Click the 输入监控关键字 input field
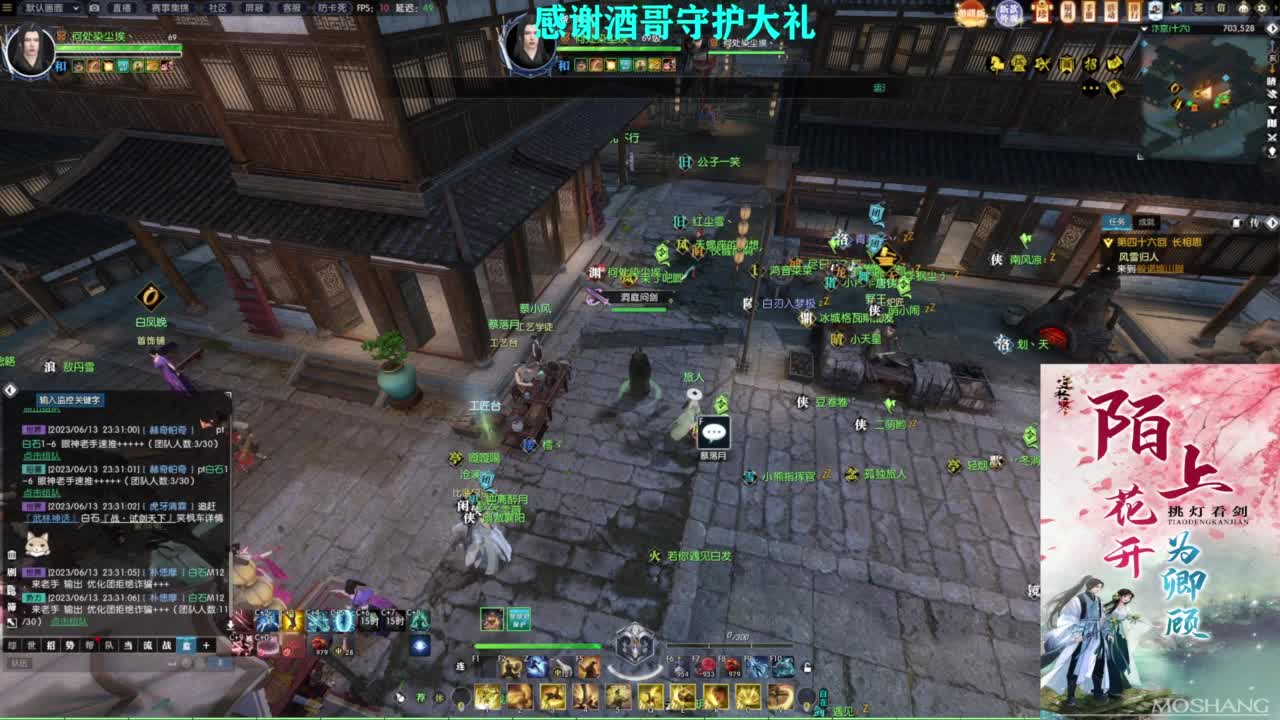The width and height of the screenshot is (1280, 720). click(70, 401)
